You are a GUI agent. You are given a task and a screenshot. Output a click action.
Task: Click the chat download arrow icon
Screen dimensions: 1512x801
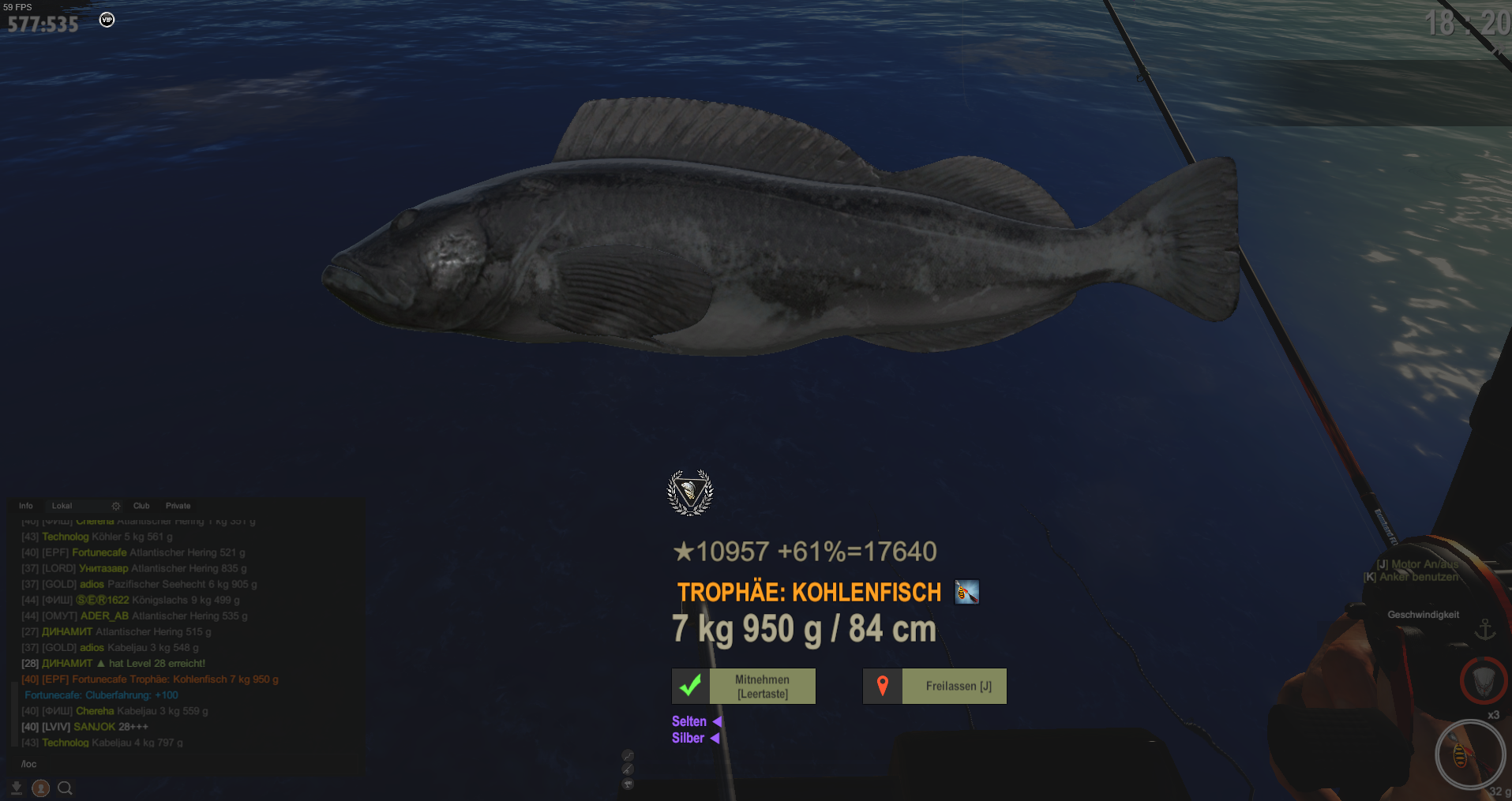tap(17, 788)
